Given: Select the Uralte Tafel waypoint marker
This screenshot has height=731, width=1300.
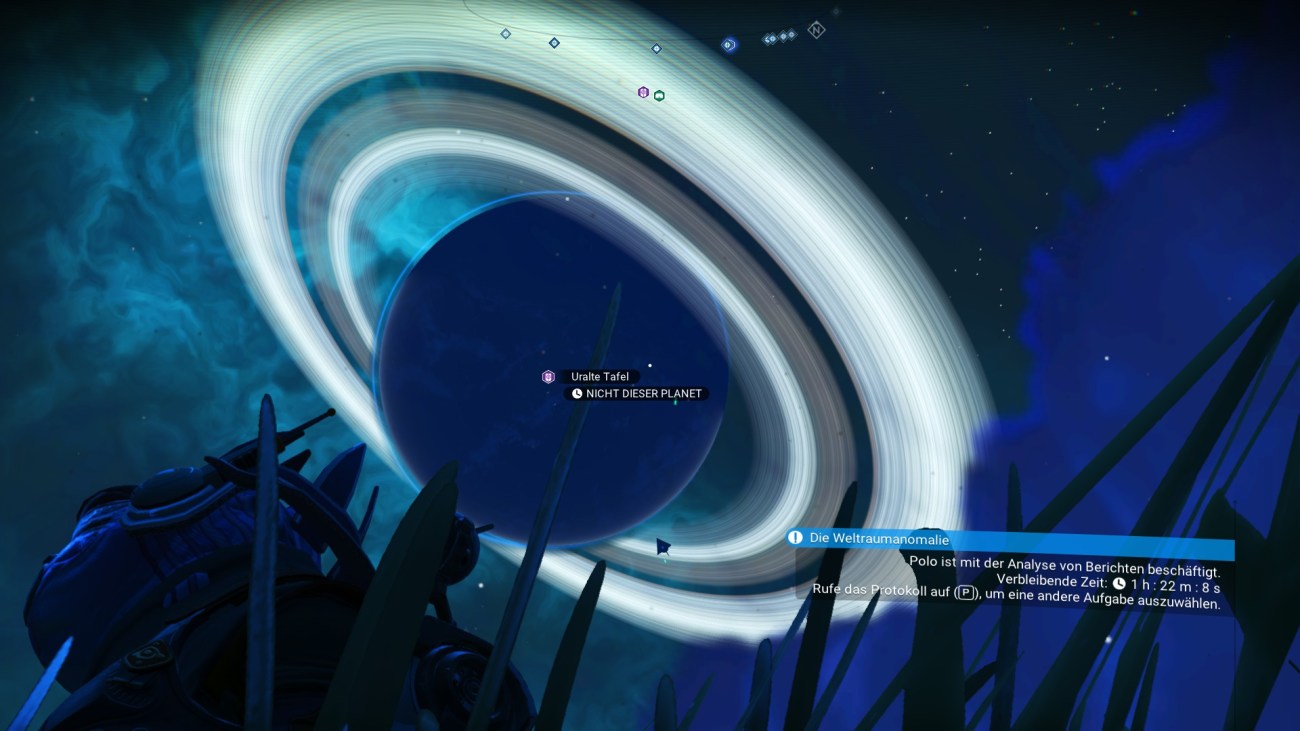Looking at the screenshot, I should (x=548, y=377).
